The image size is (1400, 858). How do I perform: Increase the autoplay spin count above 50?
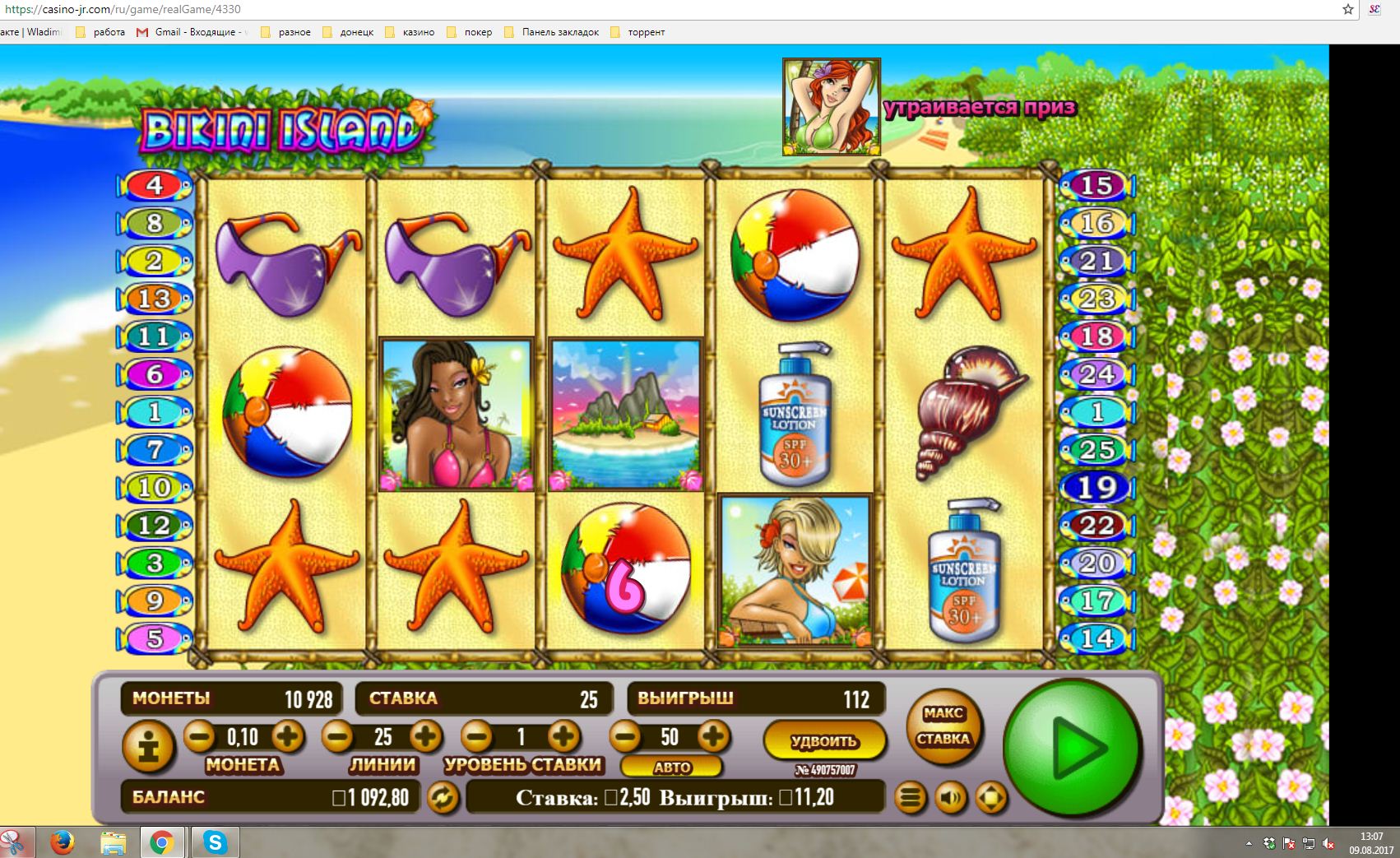713,735
